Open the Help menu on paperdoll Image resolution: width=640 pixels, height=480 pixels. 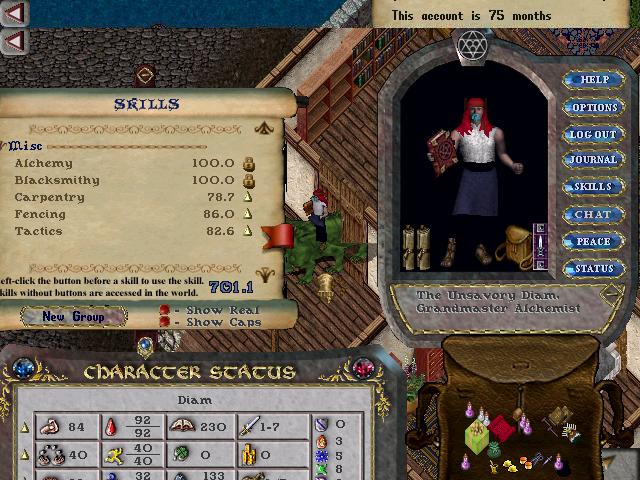594,80
